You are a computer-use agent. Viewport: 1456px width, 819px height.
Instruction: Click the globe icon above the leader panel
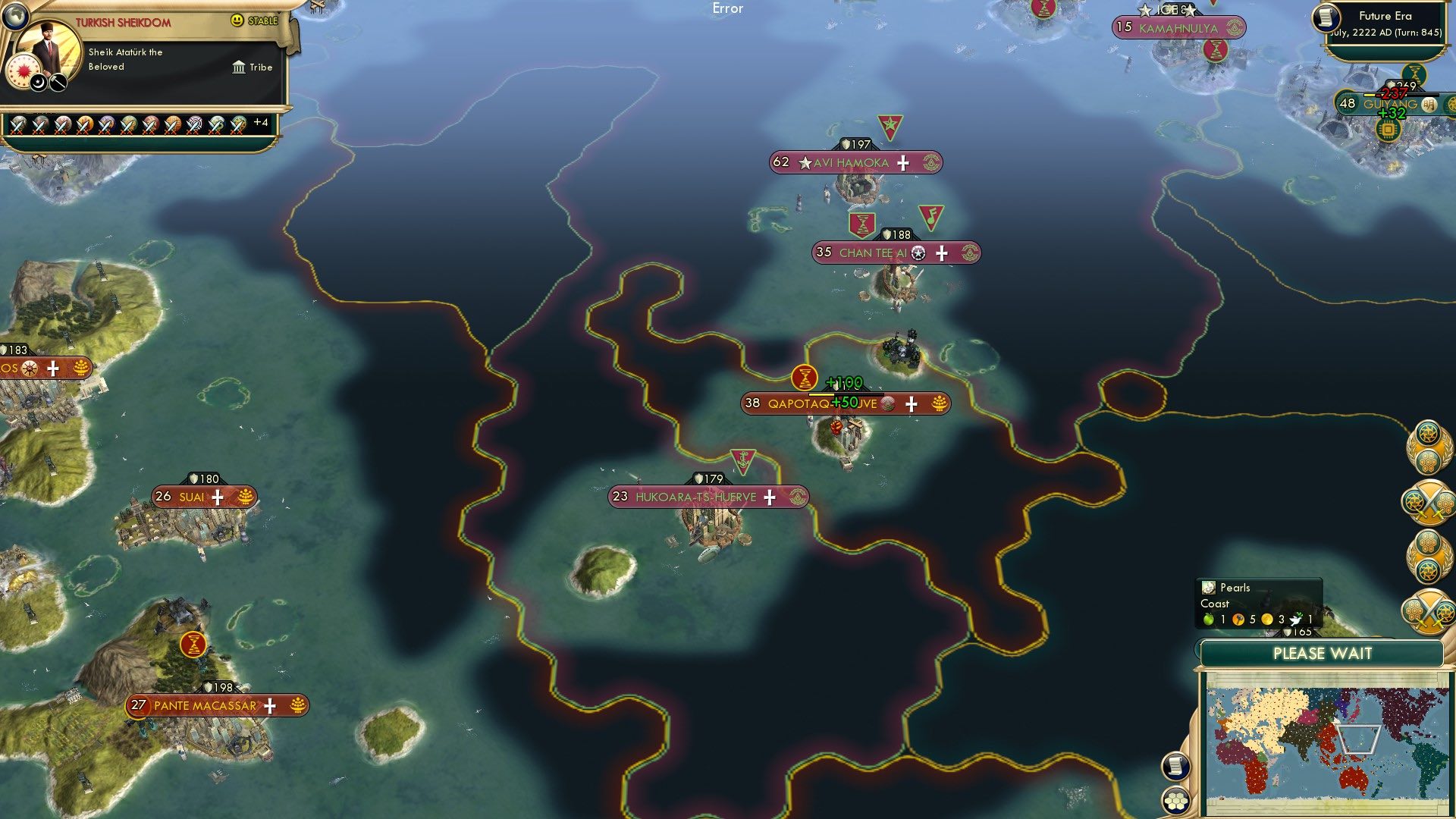tap(15, 15)
